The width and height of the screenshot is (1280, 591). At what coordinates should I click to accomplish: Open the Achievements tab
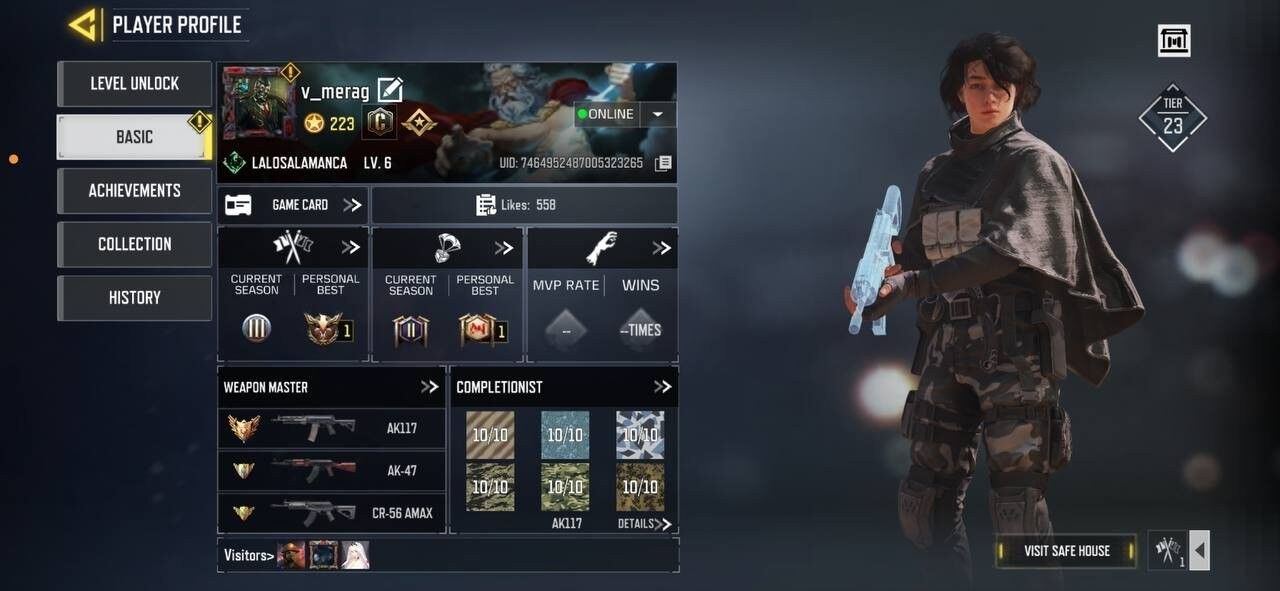point(134,190)
